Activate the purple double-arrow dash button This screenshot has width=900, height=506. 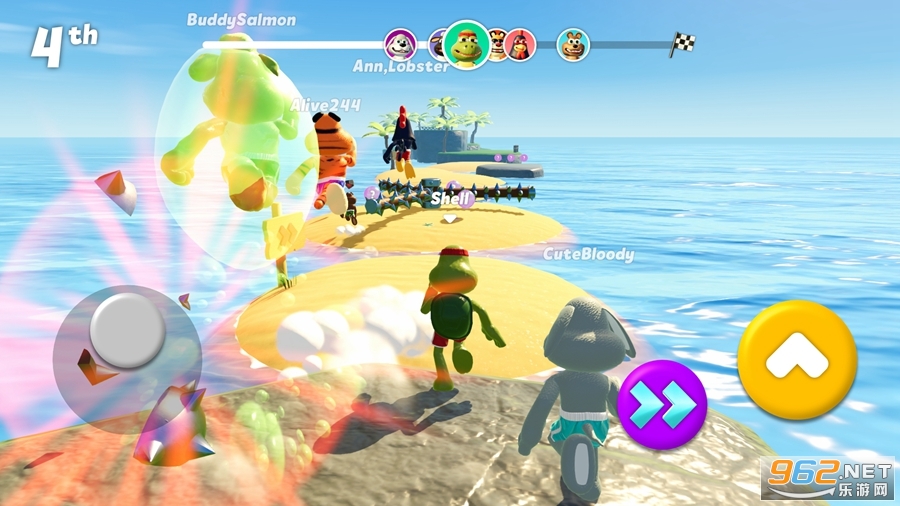click(x=662, y=404)
